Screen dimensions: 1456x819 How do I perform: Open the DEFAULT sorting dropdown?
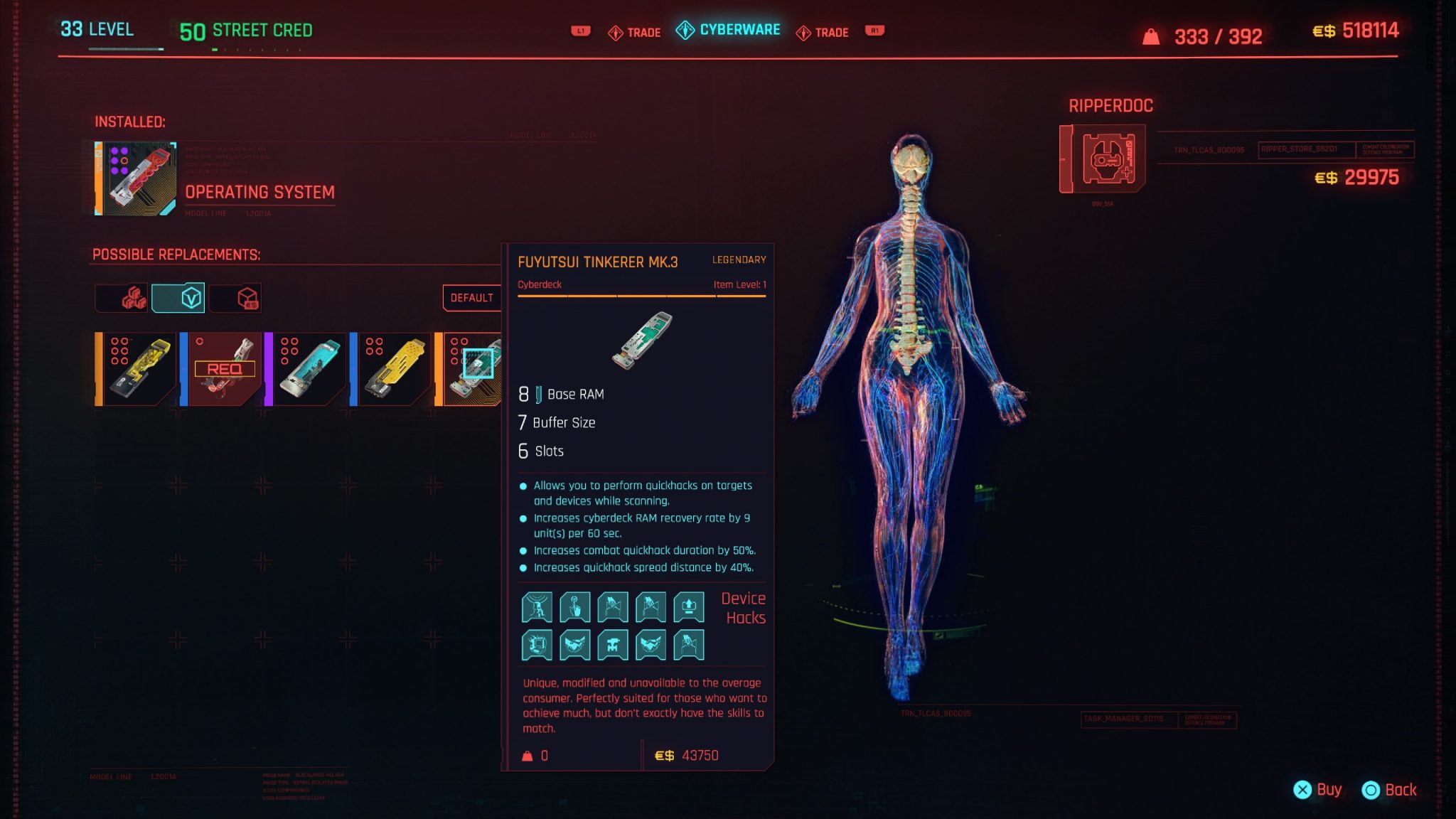pos(471,298)
